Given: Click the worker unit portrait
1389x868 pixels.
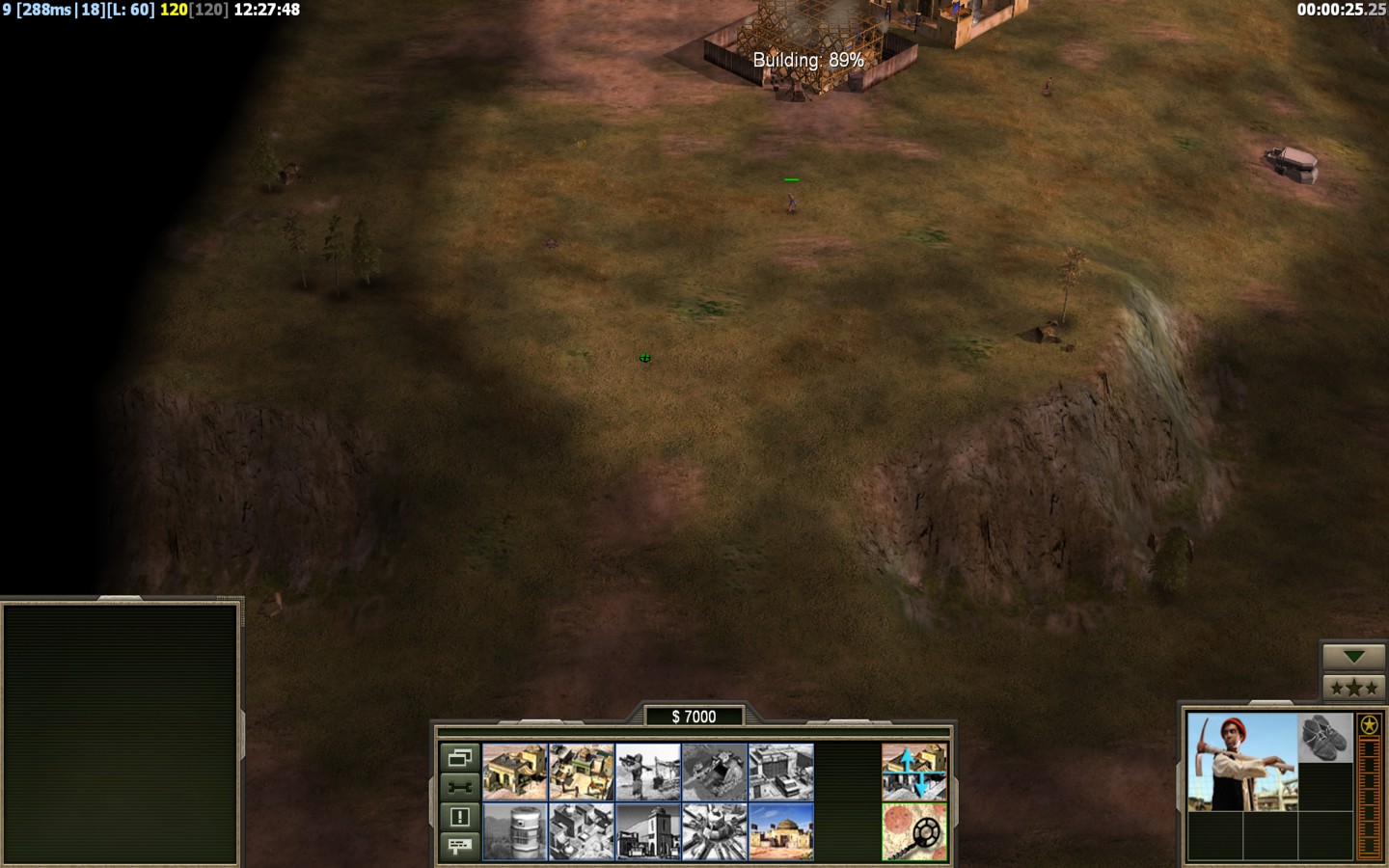Looking at the screenshot, I should pos(1242,762).
